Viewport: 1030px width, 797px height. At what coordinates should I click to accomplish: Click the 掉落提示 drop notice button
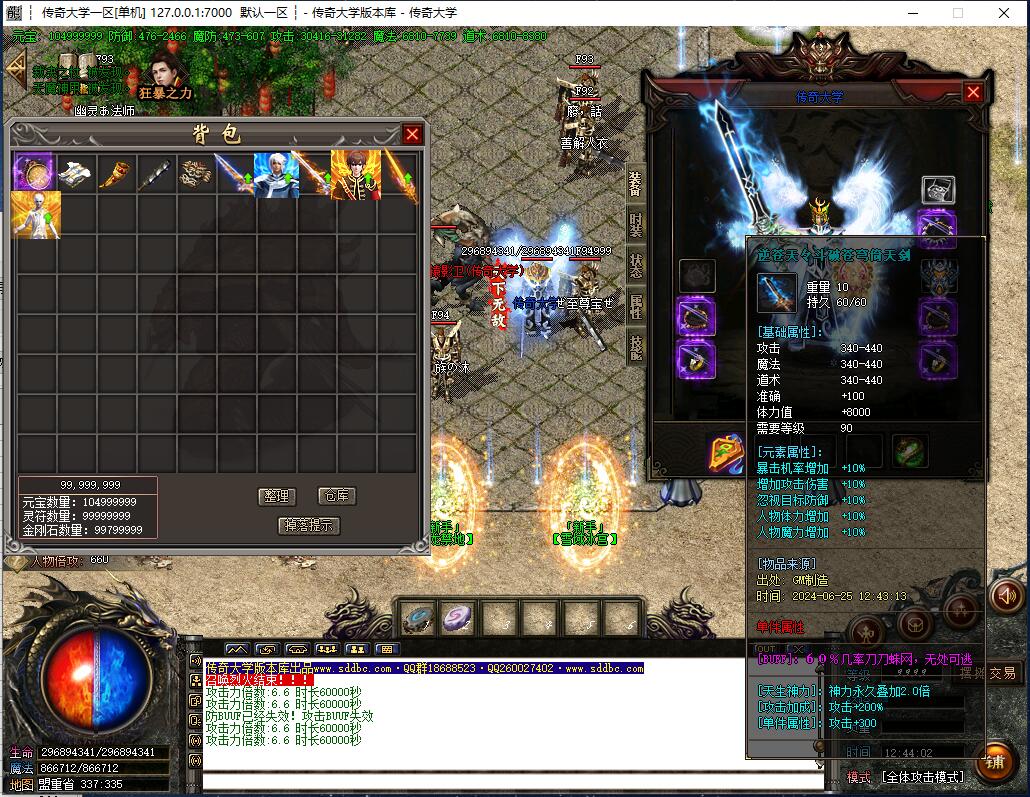[309, 525]
